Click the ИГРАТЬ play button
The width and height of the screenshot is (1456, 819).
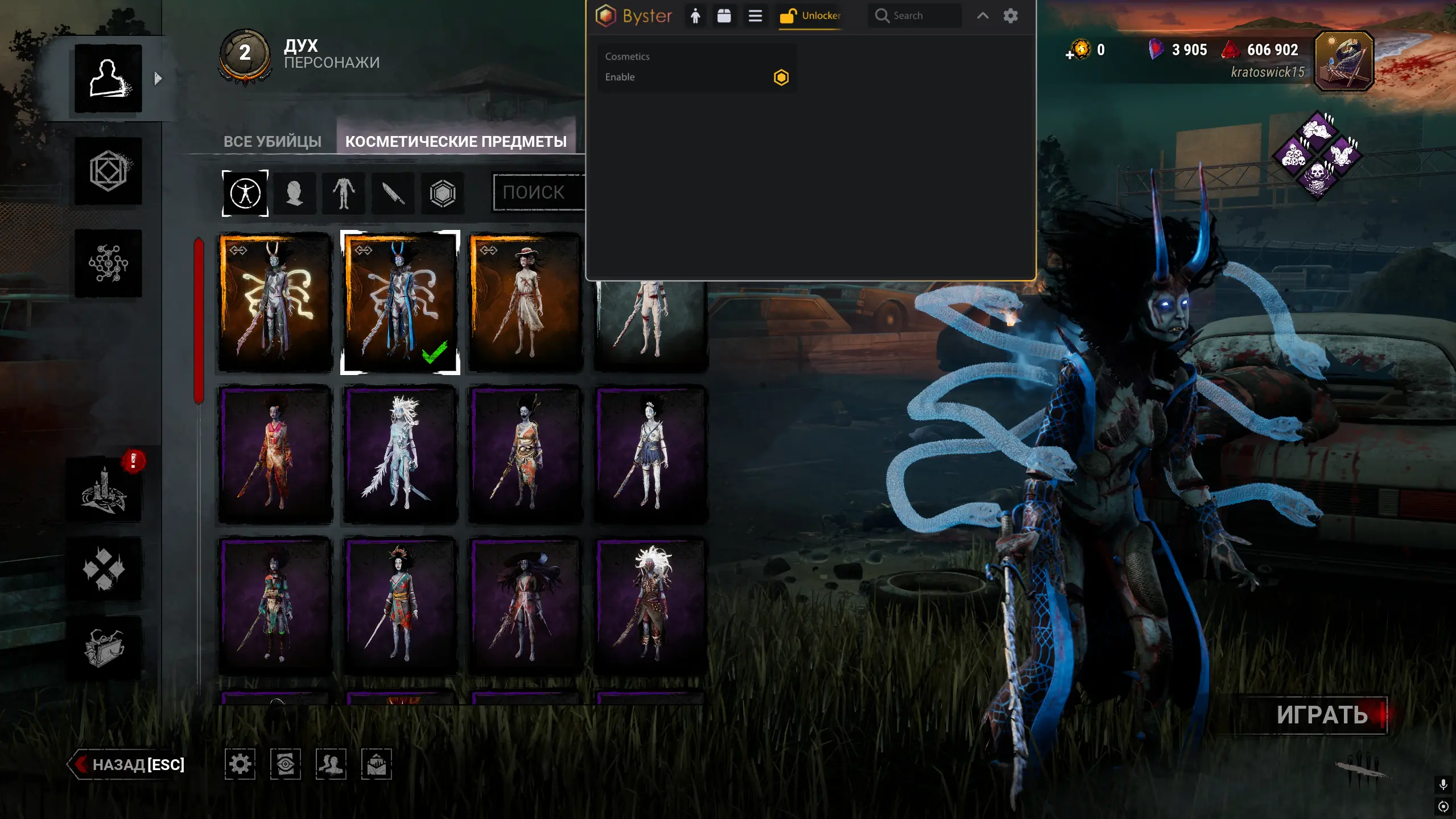[1322, 715]
